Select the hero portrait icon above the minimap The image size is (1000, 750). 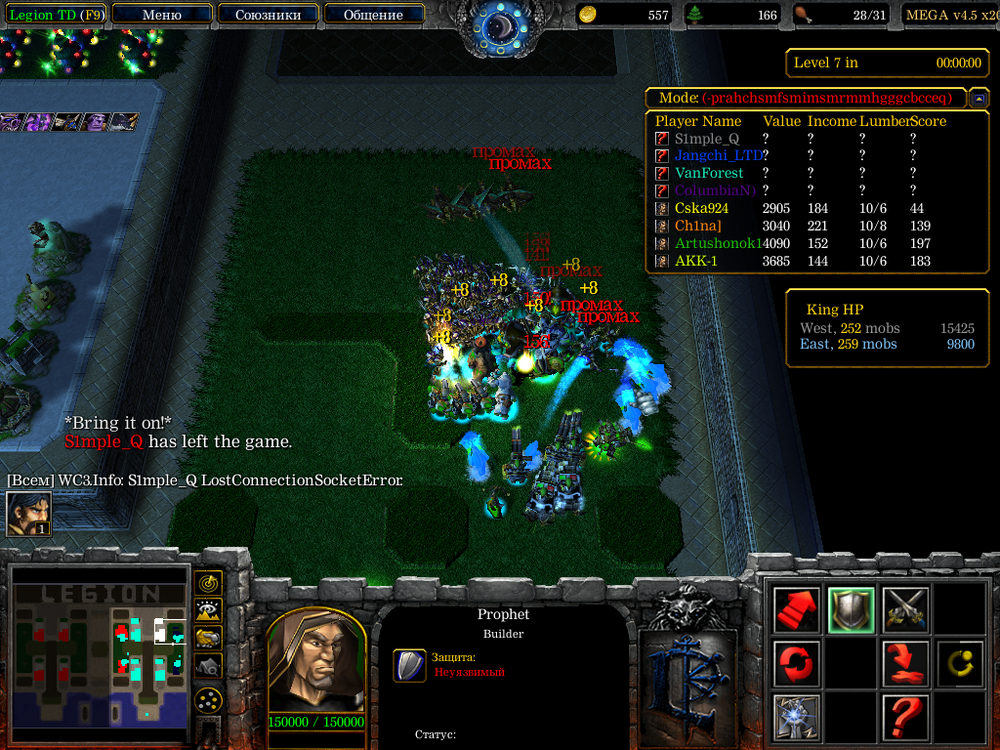click(28, 513)
